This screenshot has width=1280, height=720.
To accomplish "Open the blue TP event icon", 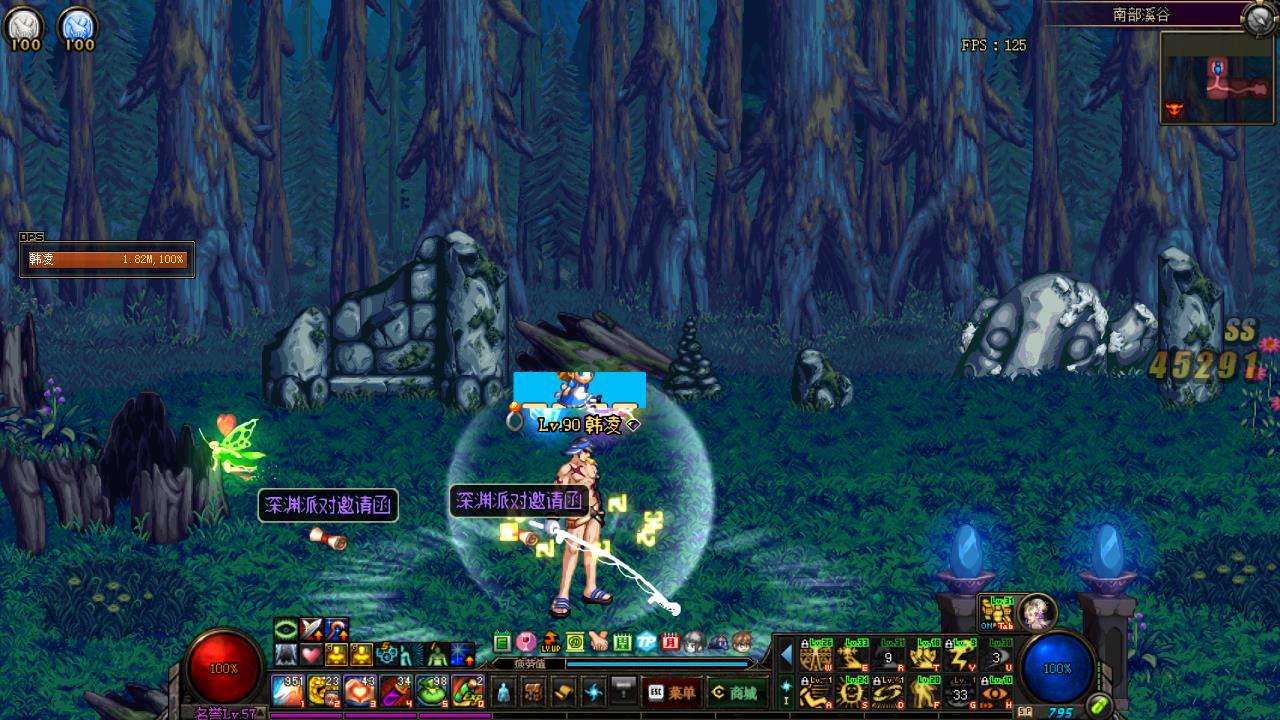I will (x=647, y=642).
